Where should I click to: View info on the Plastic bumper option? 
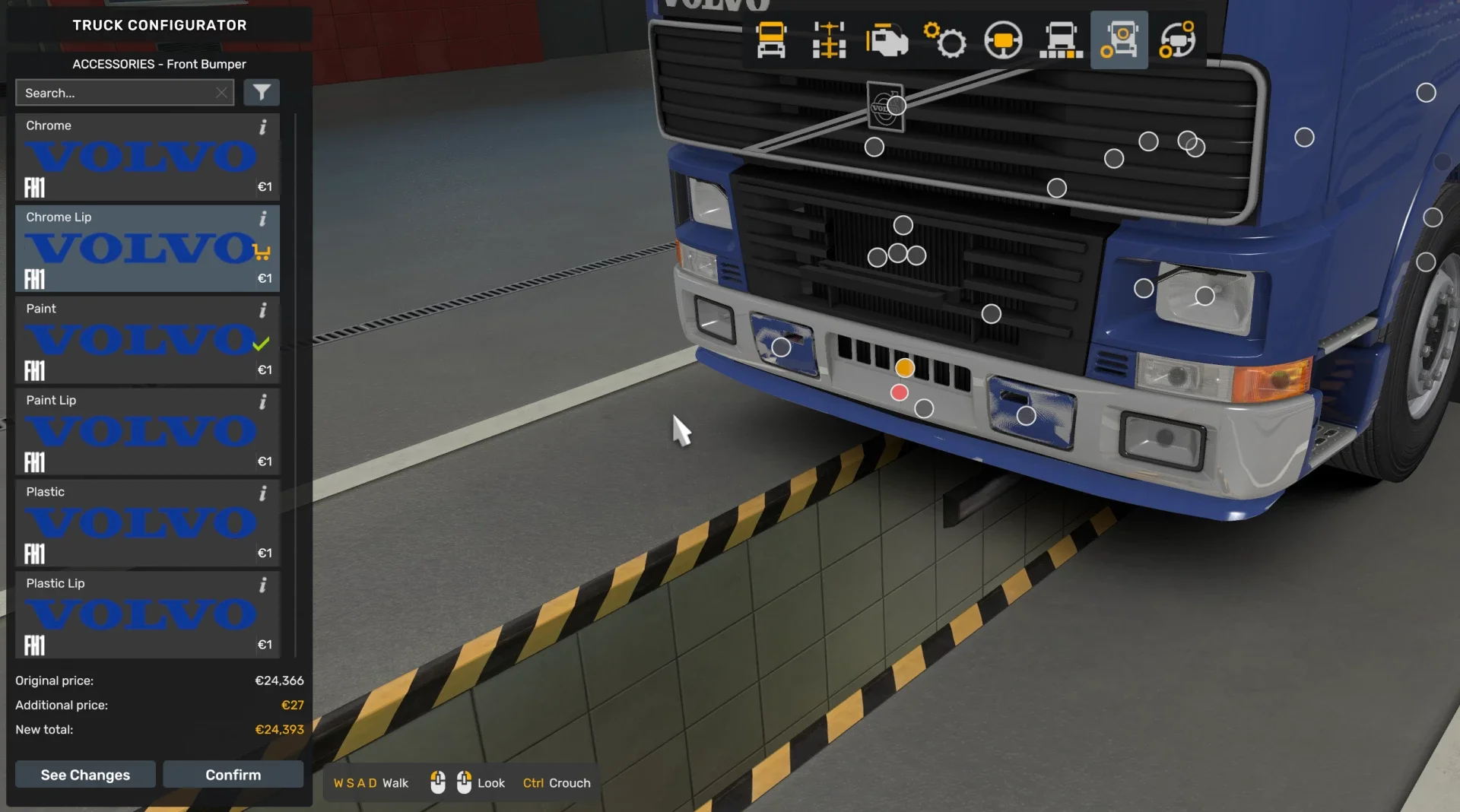(263, 493)
